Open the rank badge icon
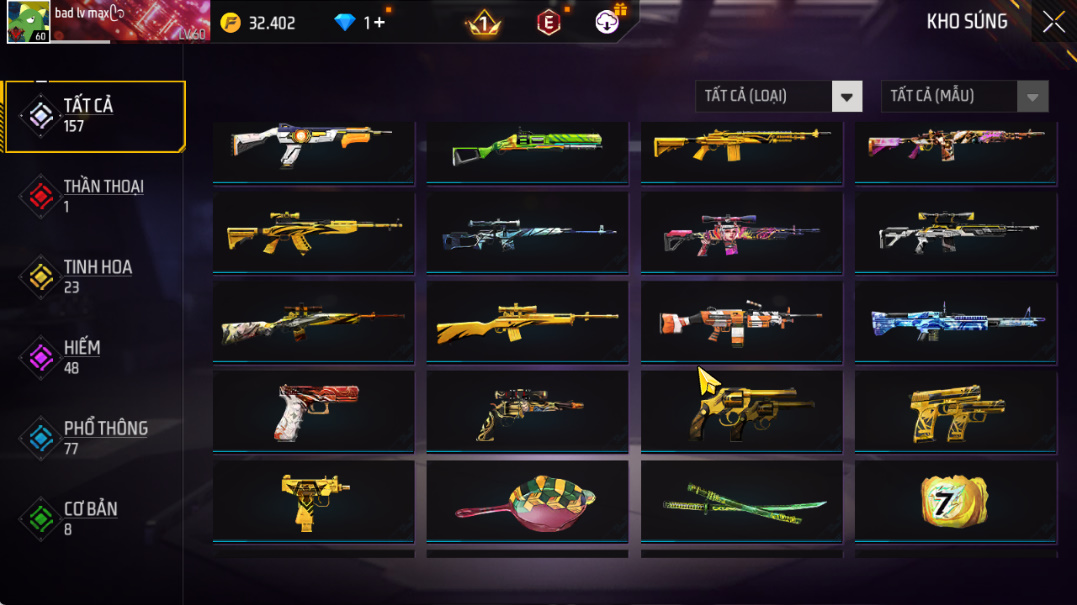 tap(484, 22)
